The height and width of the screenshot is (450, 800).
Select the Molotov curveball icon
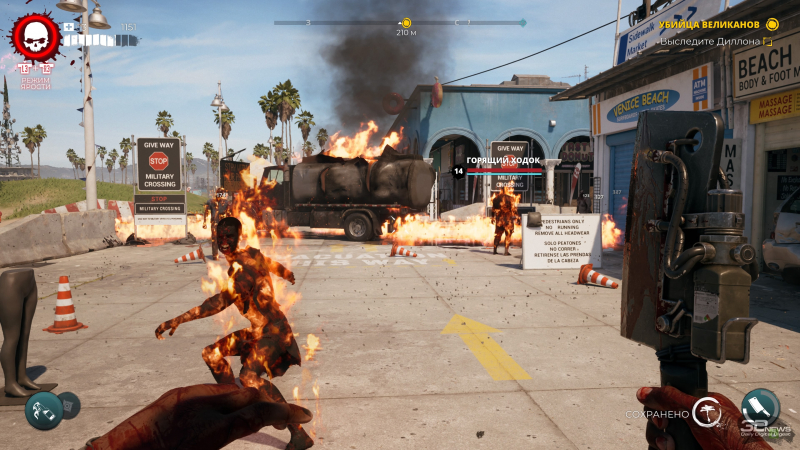44,410
